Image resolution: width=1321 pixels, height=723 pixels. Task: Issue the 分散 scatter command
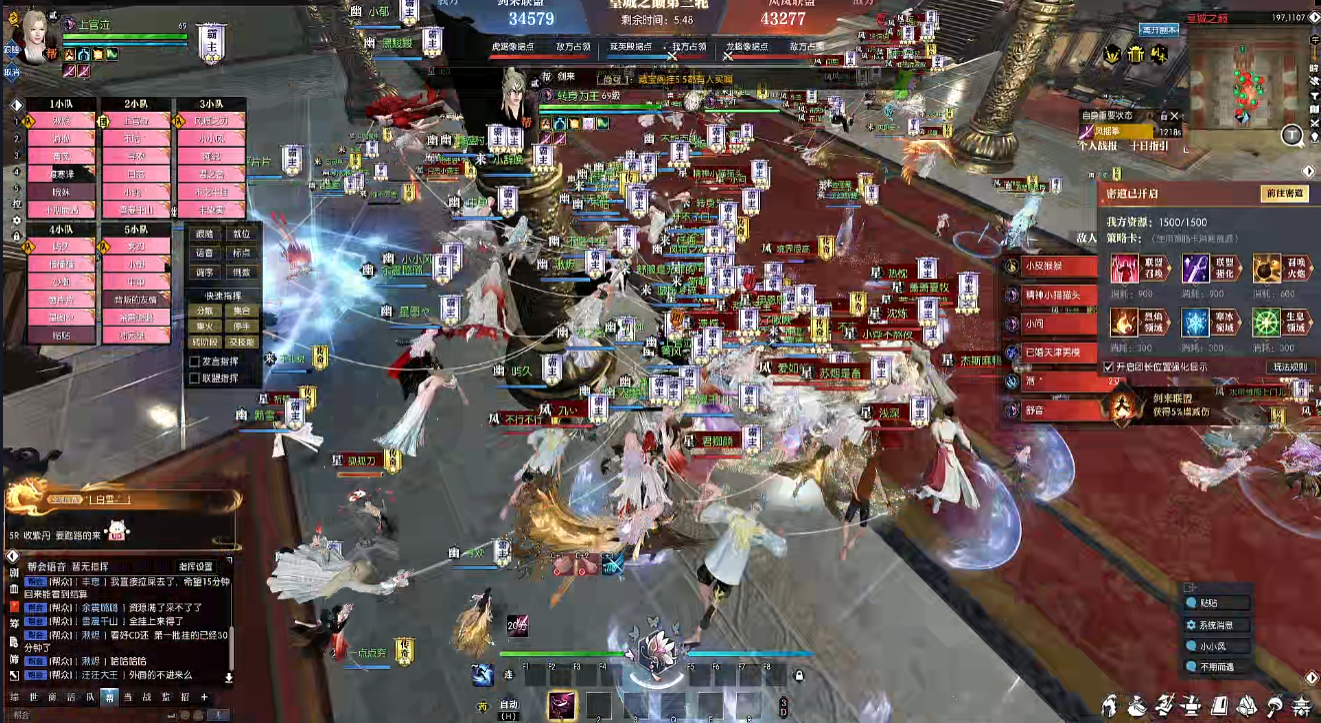[x=204, y=311]
